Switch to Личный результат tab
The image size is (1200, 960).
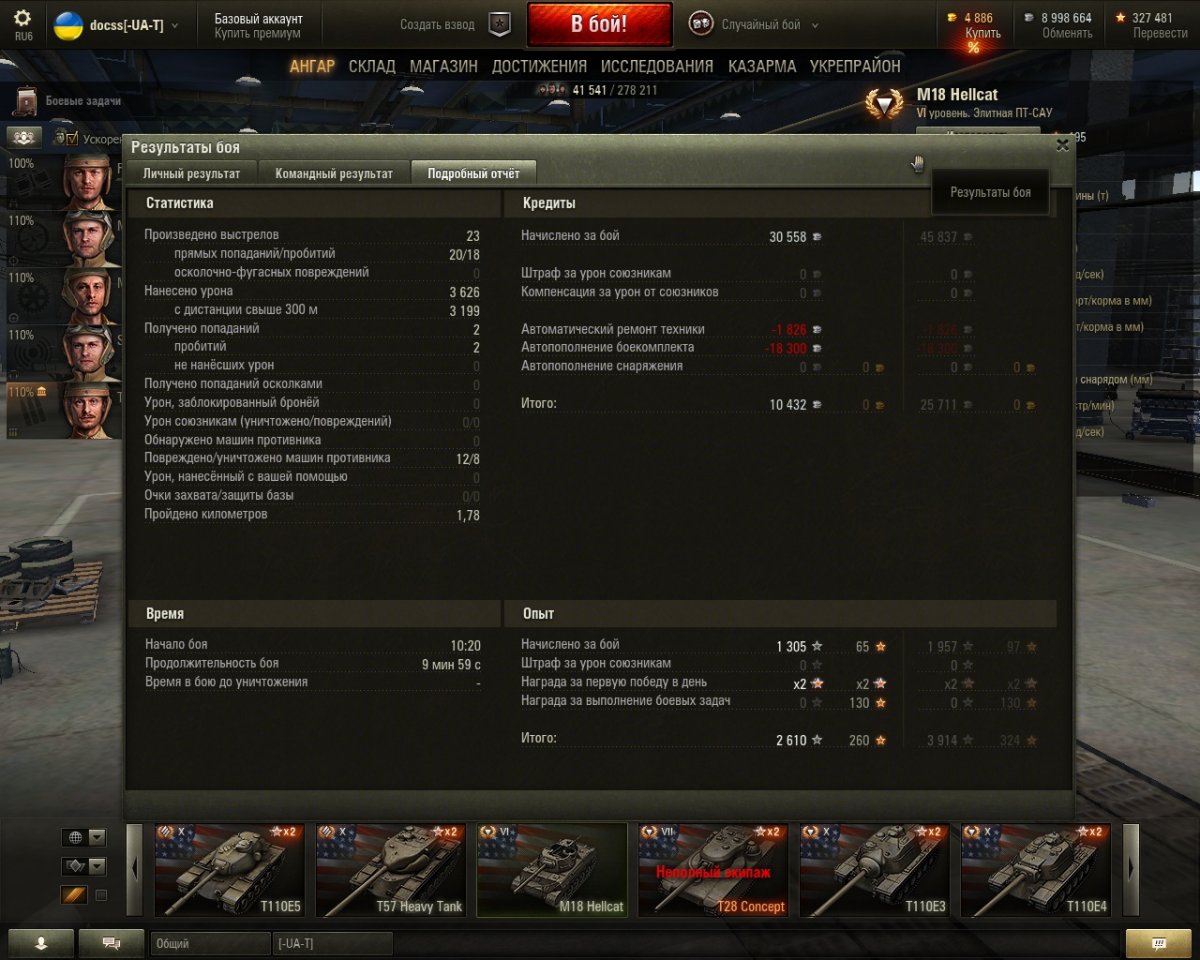pos(191,173)
